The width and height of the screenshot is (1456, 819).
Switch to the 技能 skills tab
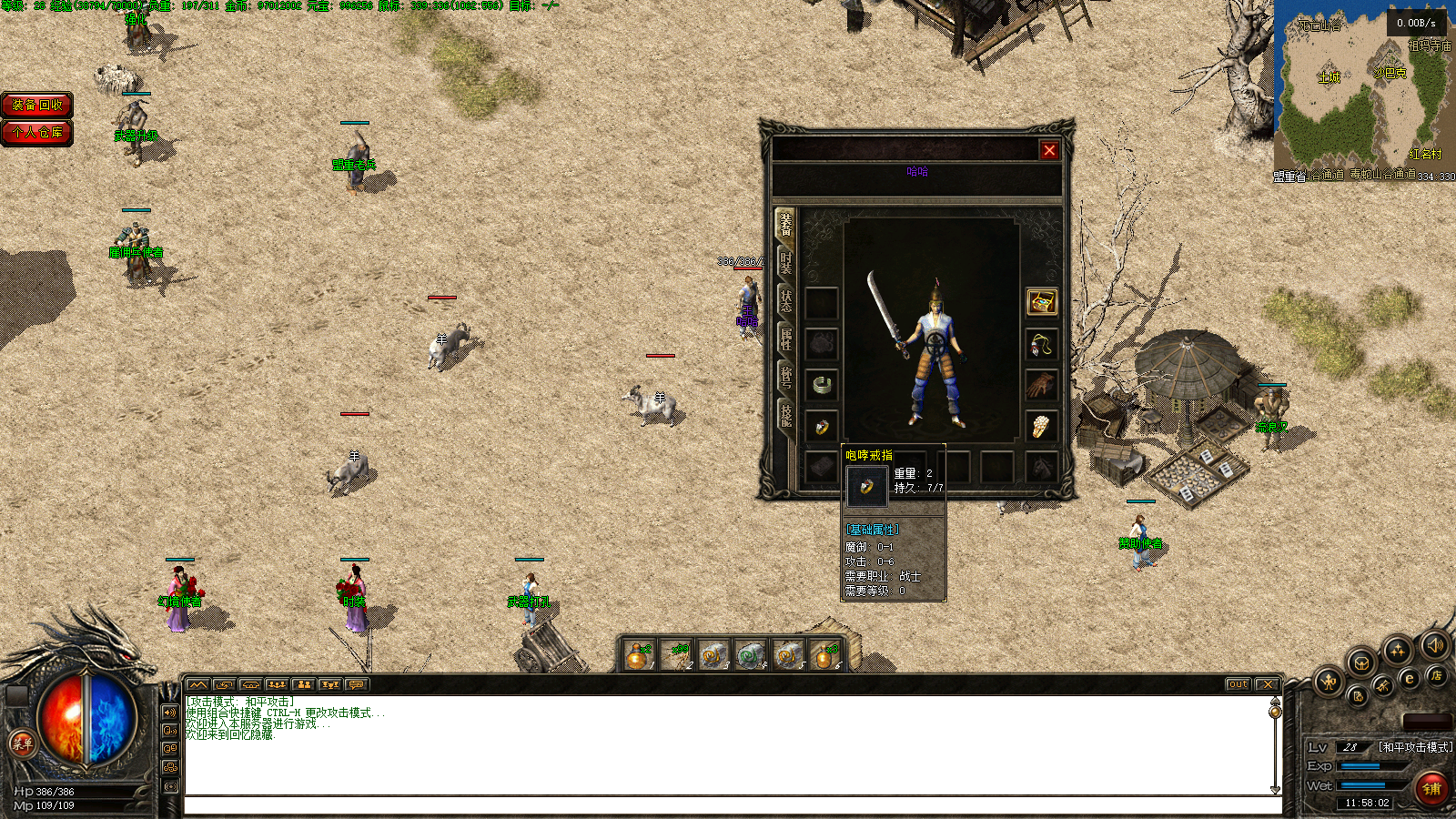[785, 414]
